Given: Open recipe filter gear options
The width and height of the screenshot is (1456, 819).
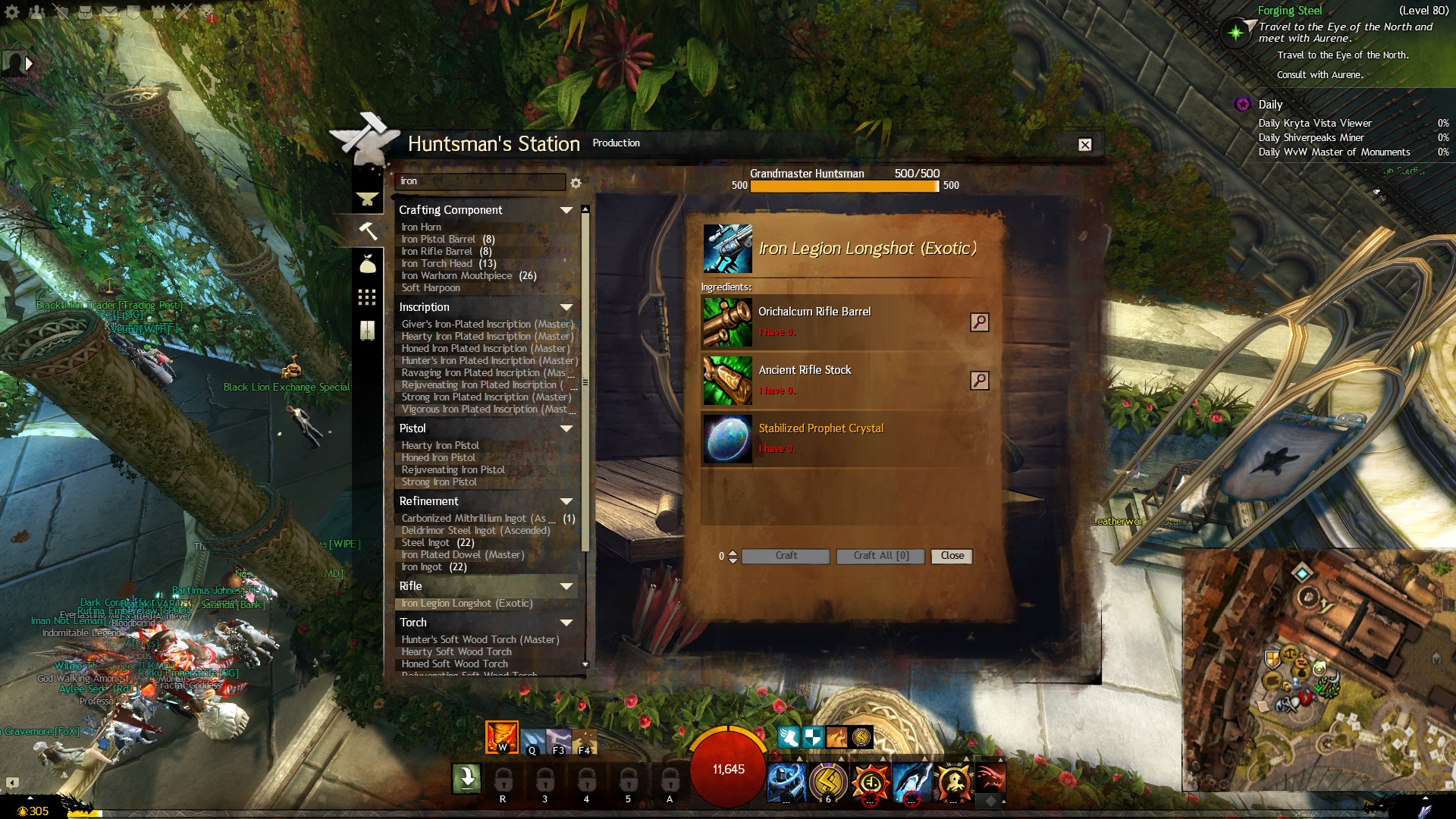Looking at the screenshot, I should (x=576, y=183).
